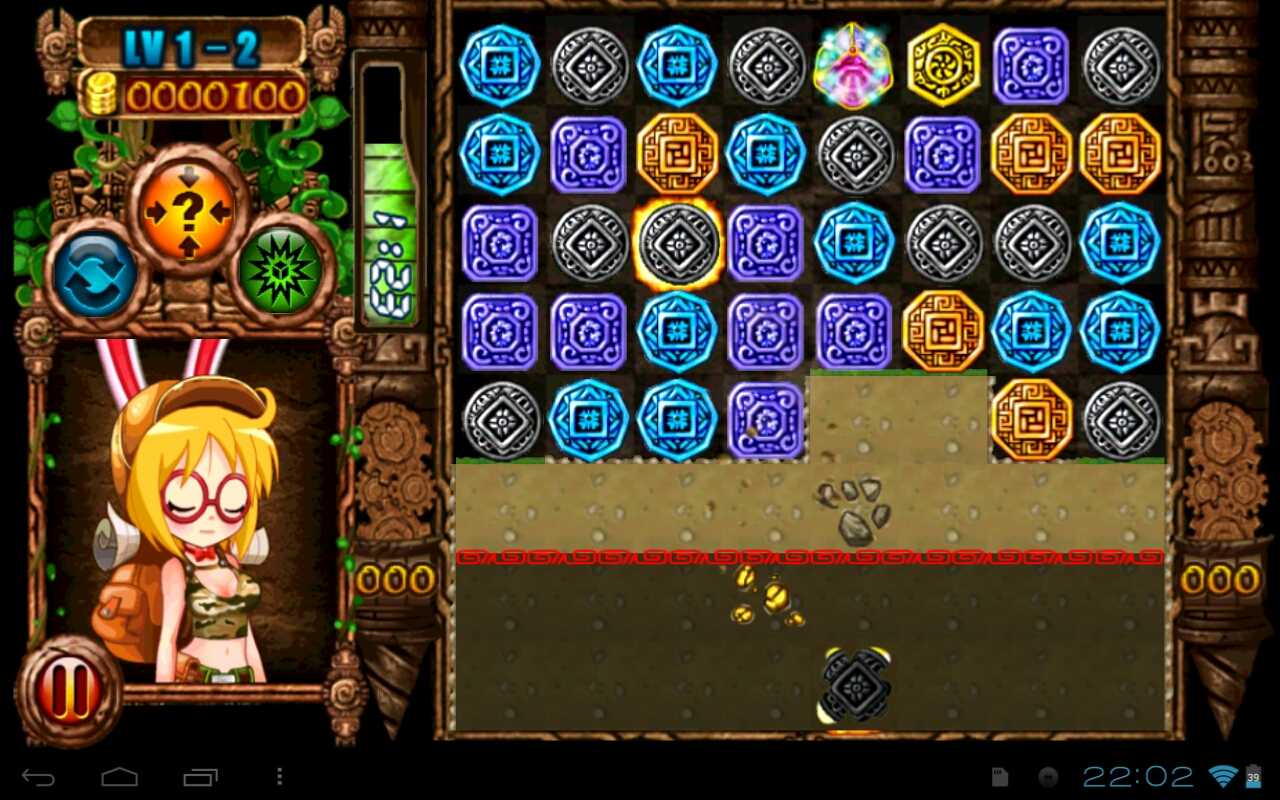
Task: Use the orange question mark hint
Action: tap(189, 210)
